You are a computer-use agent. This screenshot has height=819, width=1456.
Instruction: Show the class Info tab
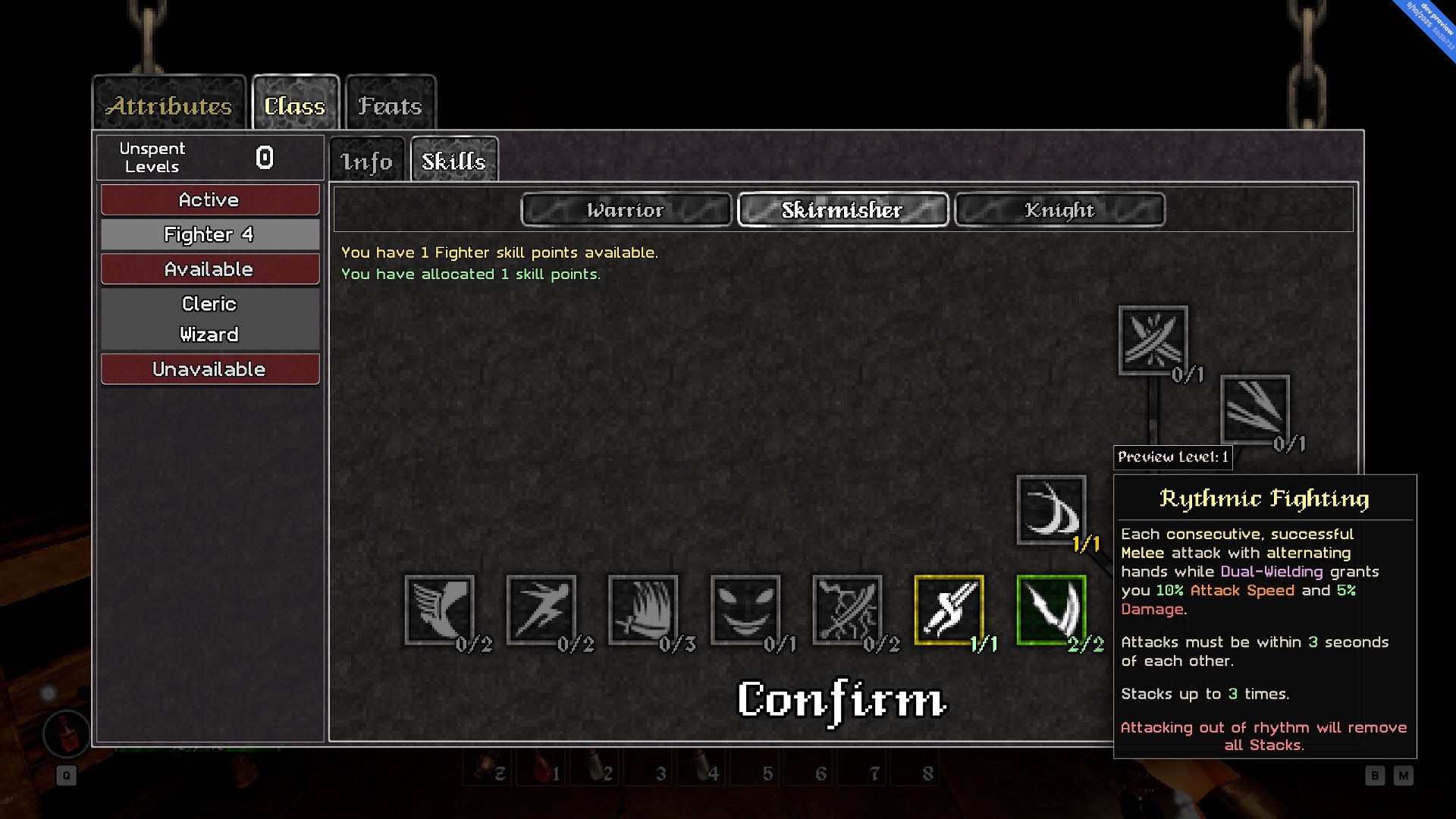tap(367, 161)
